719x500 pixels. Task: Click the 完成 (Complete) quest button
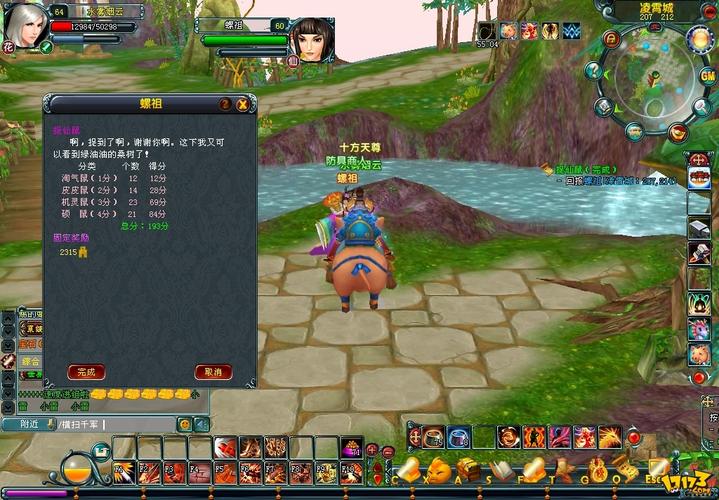pyautogui.click(x=87, y=371)
